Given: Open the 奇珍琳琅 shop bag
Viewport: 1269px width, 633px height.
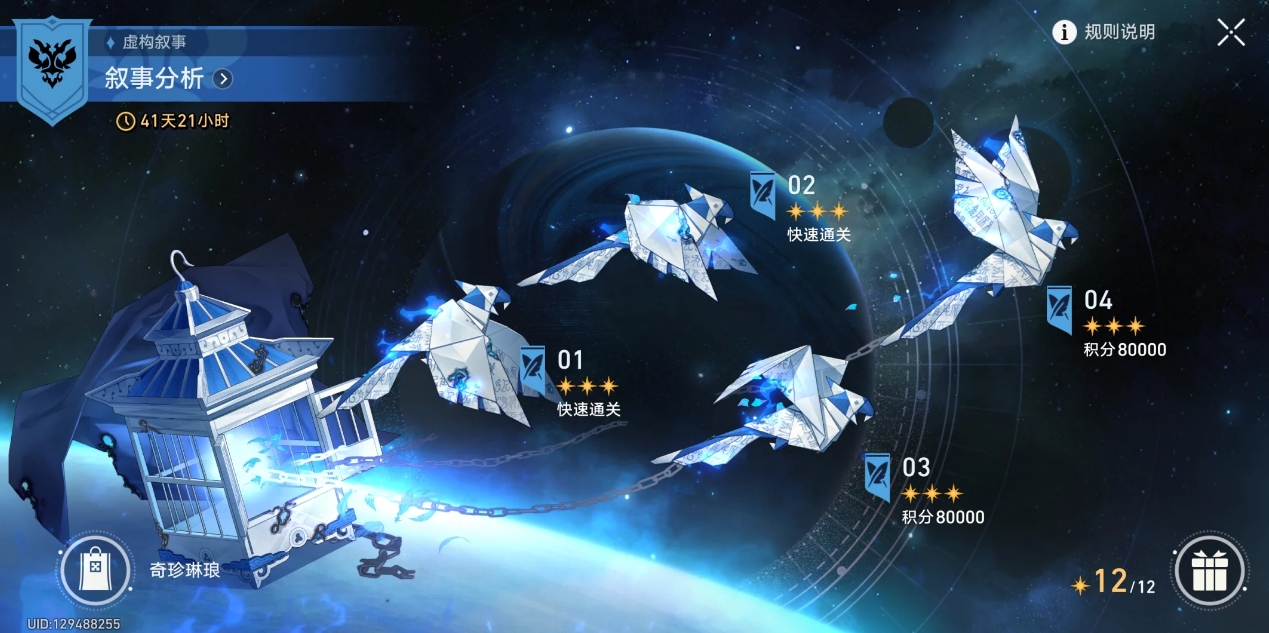Looking at the screenshot, I should [95, 570].
